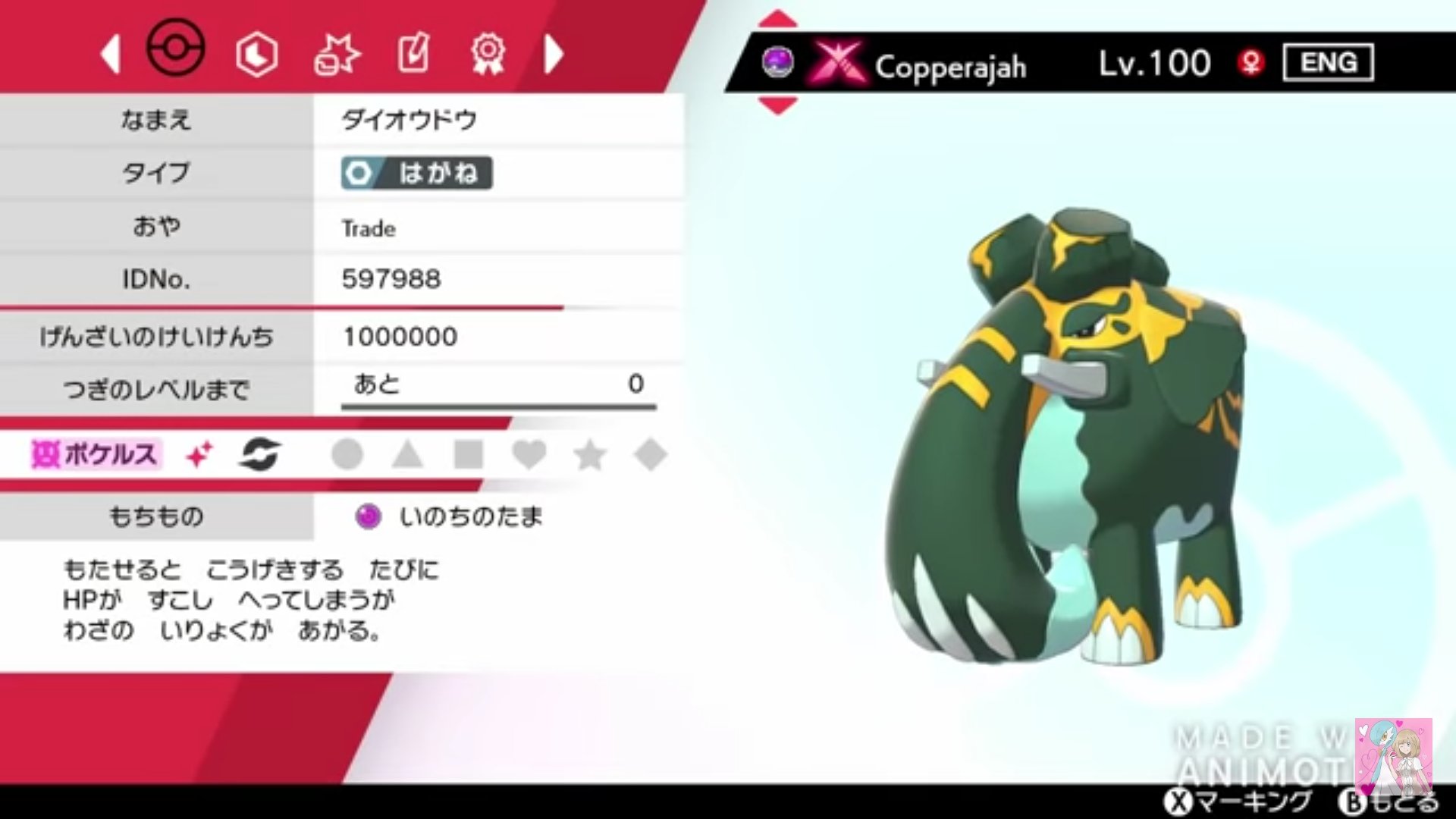Select the ribbons badge tab icon
This screenshot has height=819, width=1456.
pos(488,53)
